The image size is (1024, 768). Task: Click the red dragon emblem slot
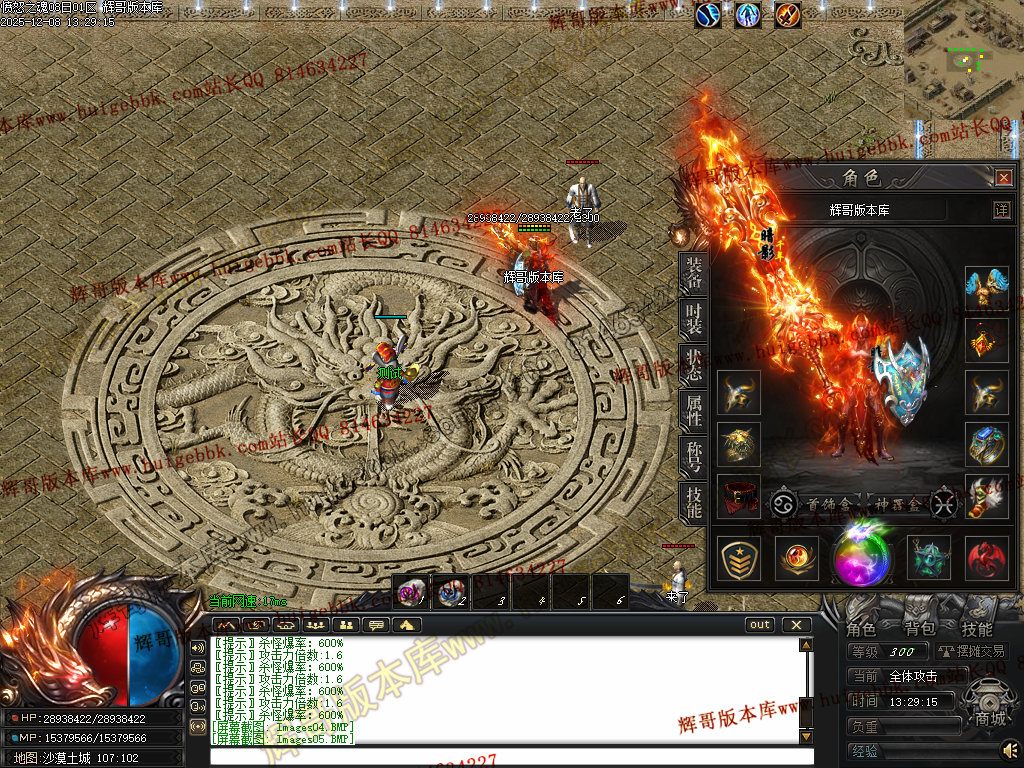point(986,558)
